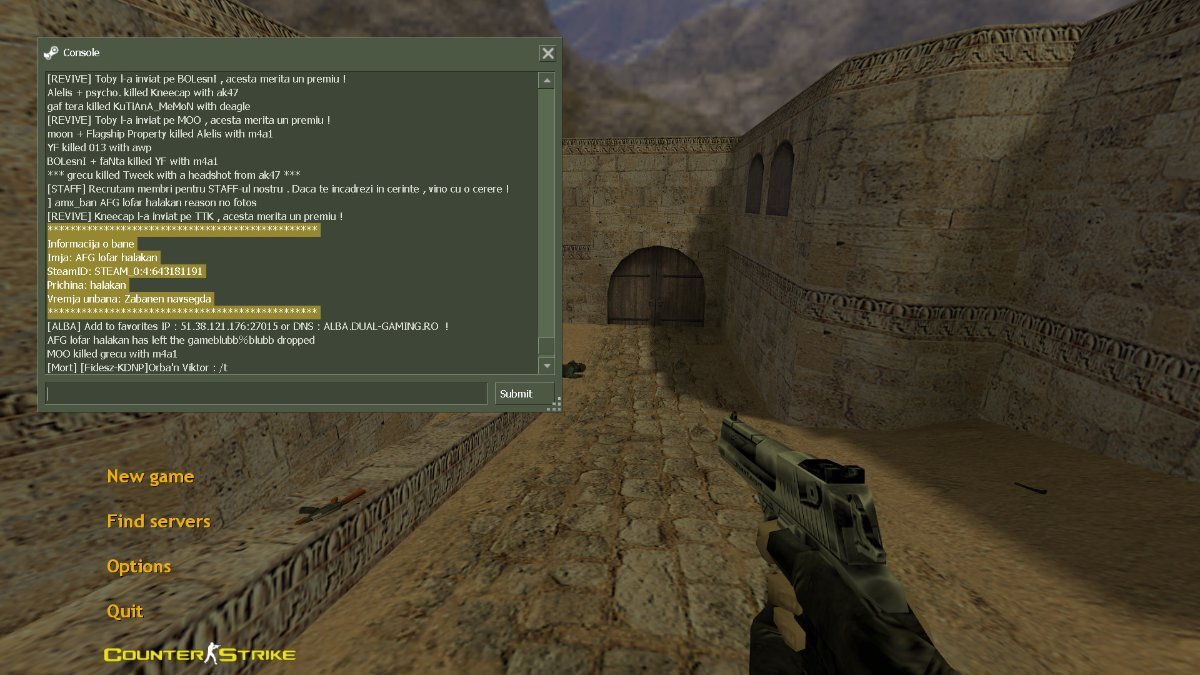Start a New game
This screenshot has width=1200, height=675.
pyautogui.click(x=150, y=476)
